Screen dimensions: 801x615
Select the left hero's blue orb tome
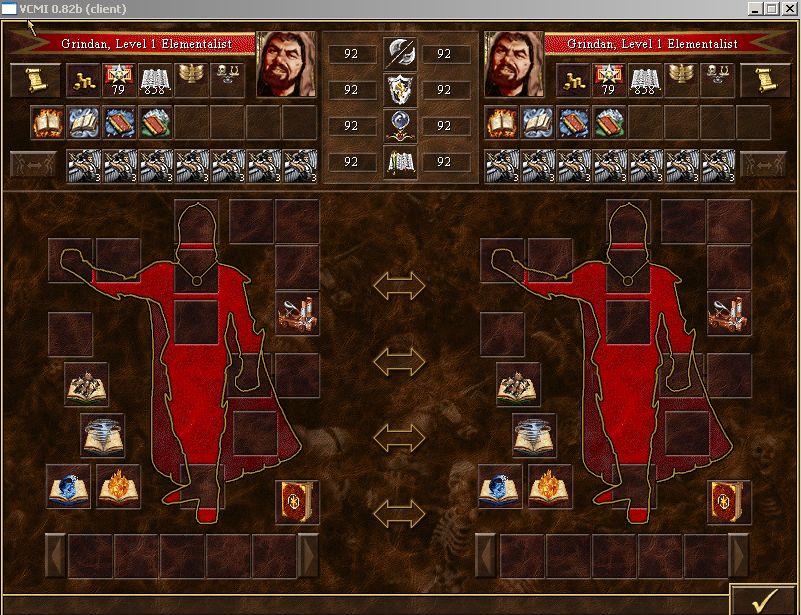point(68,487)
